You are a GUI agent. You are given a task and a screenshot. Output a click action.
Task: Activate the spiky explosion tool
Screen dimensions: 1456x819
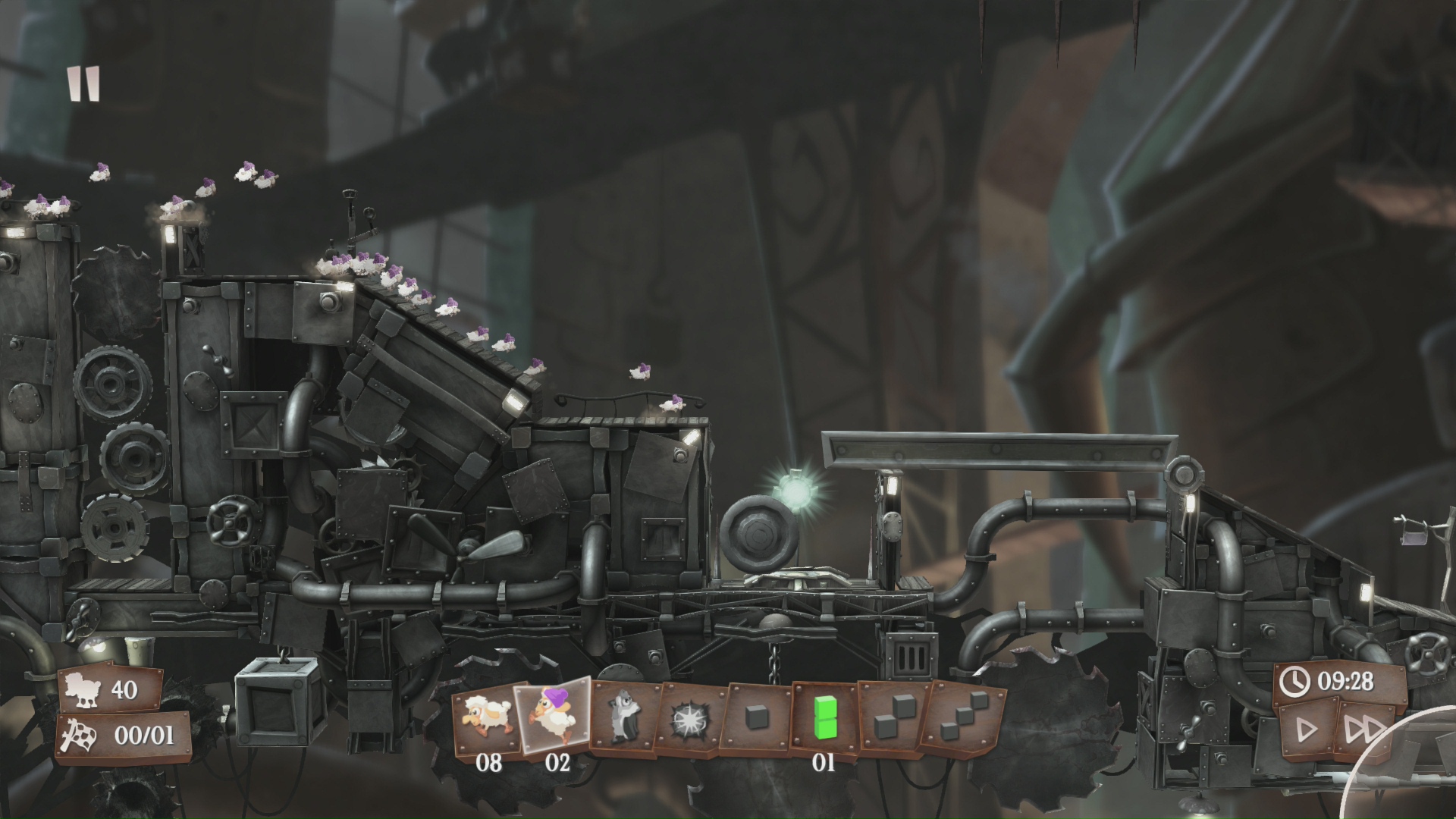click(x=692, y=718)
